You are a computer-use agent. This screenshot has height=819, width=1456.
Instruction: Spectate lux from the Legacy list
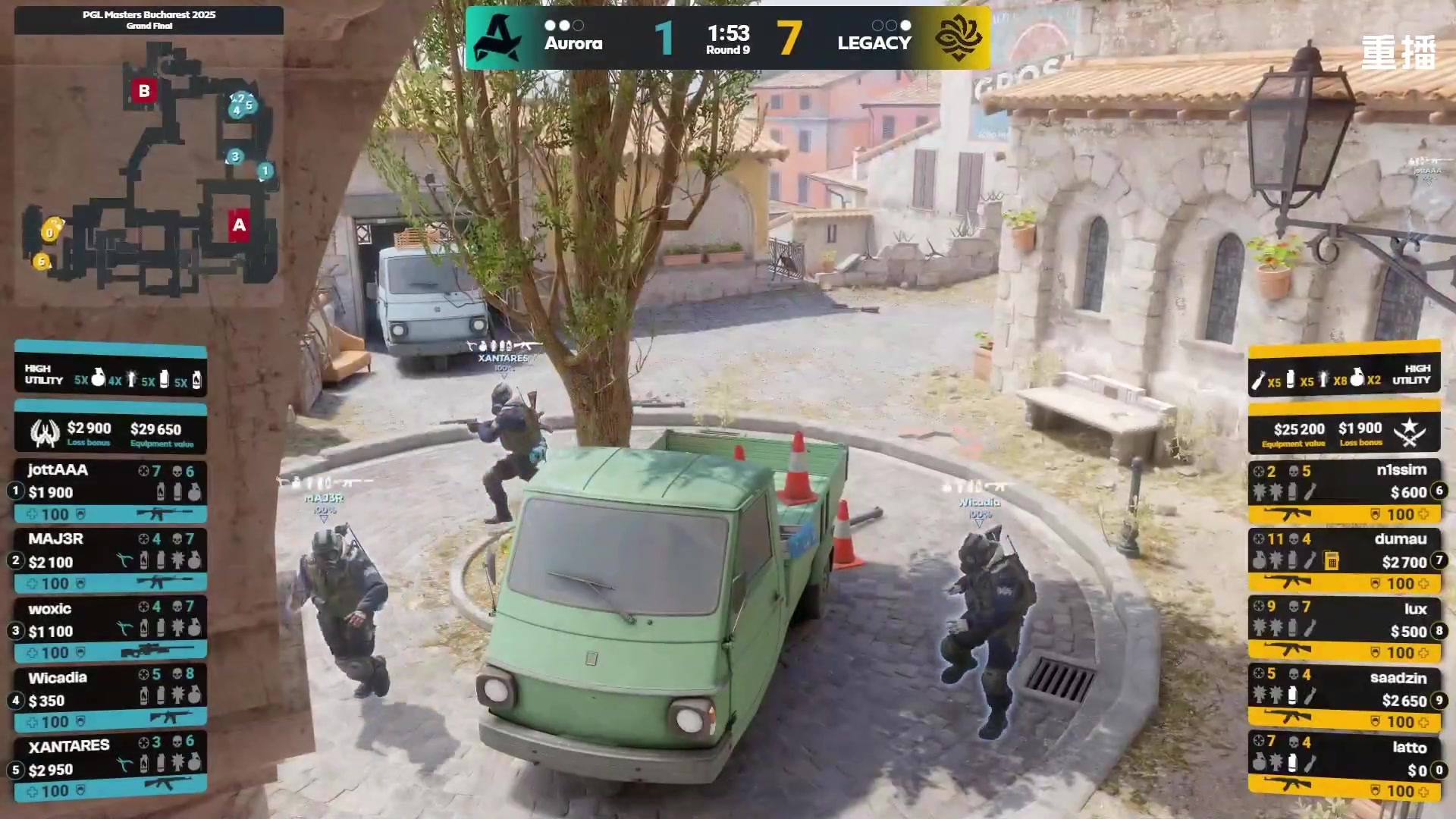tap(1344, 629)
